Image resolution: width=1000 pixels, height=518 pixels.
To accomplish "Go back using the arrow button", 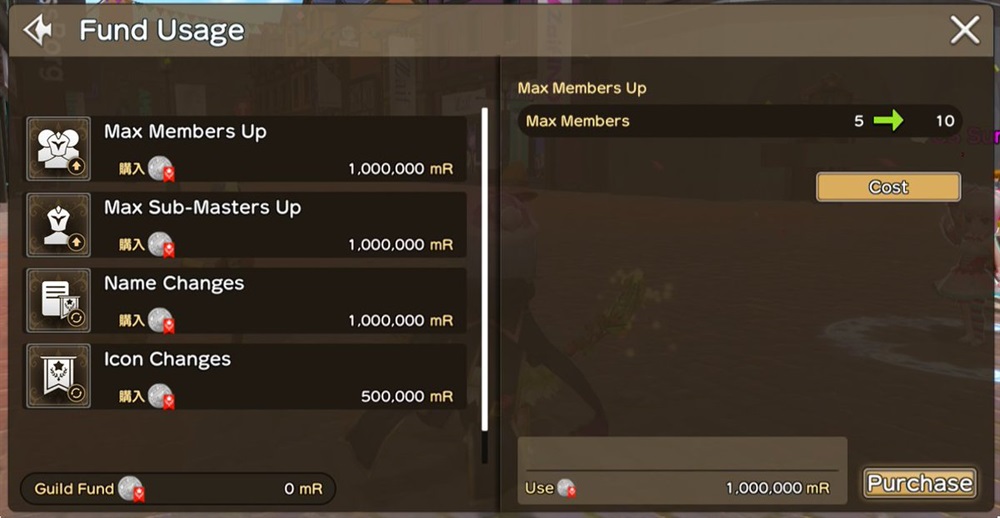I will point(37,30).
